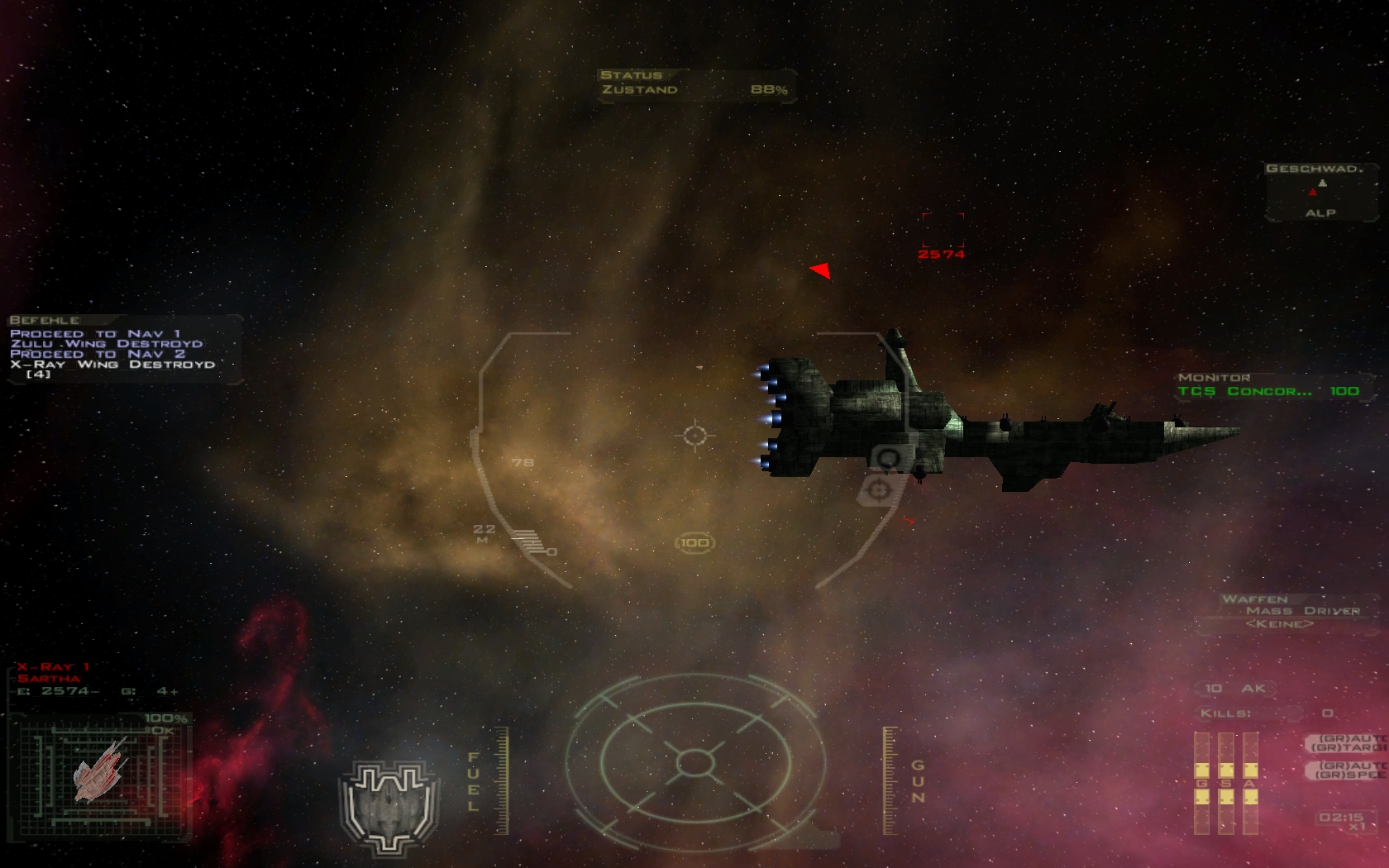Select the Mass Driver weapon entry

[1302, 611]
